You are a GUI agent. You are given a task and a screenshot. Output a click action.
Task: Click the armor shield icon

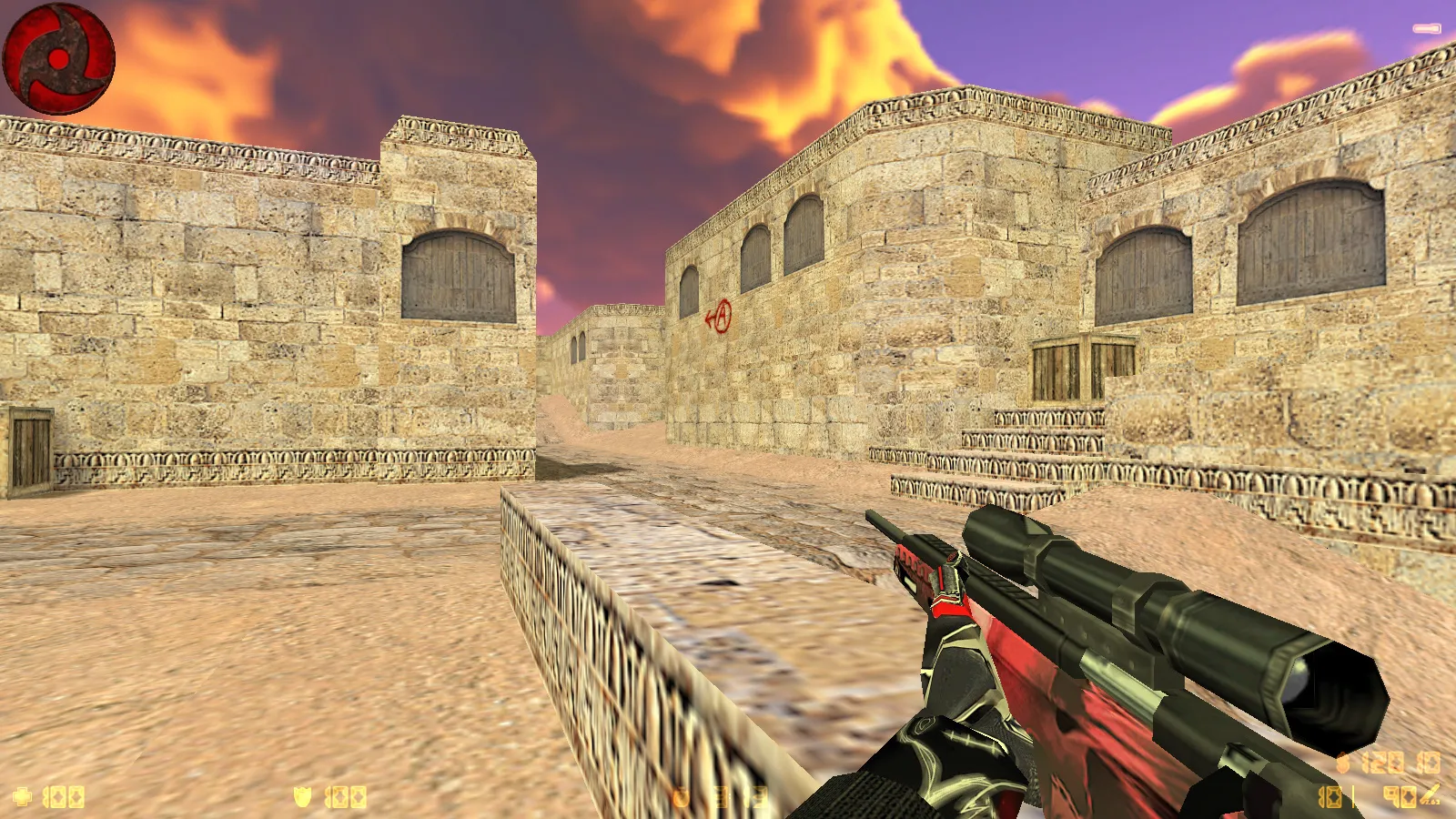(x=303, y=797)
